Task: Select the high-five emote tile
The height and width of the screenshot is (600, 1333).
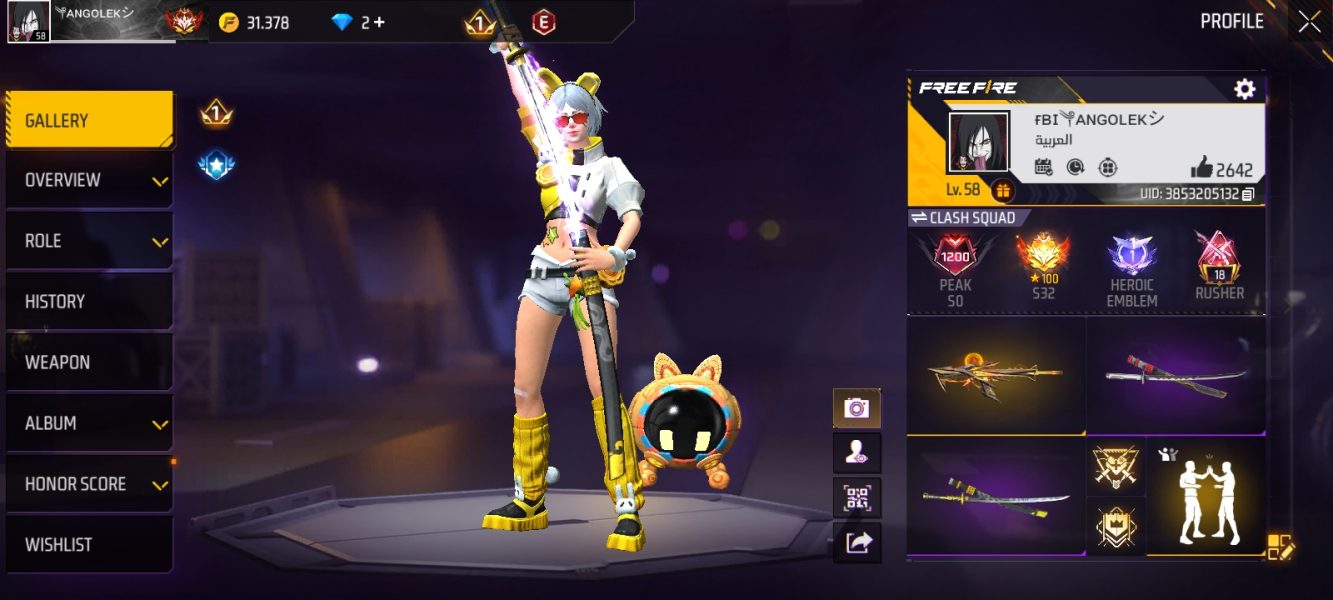Action: coord(1206,495)
